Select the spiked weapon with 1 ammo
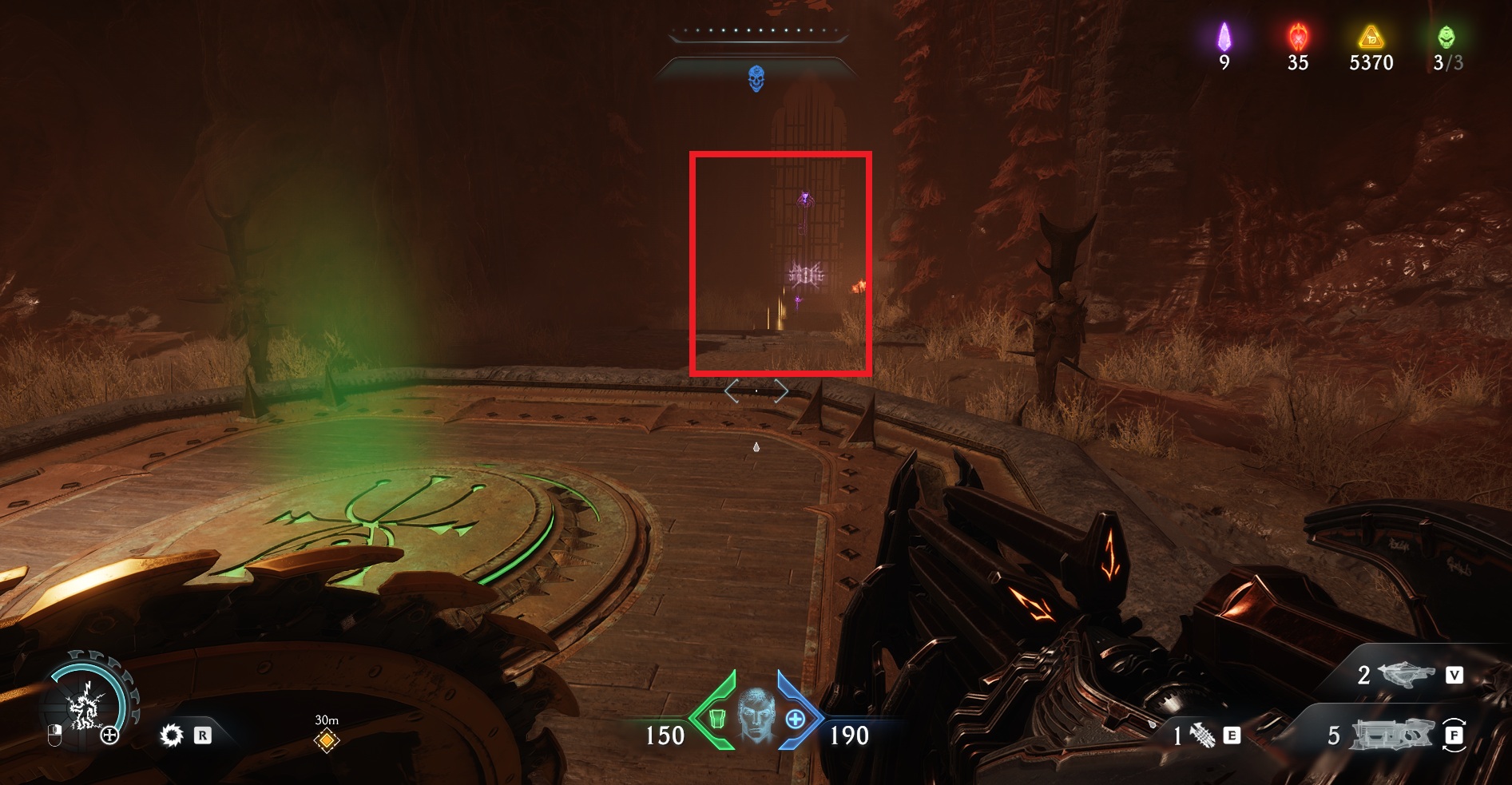The width and height of the screenshot is (1512, 785). [1202, 735]
